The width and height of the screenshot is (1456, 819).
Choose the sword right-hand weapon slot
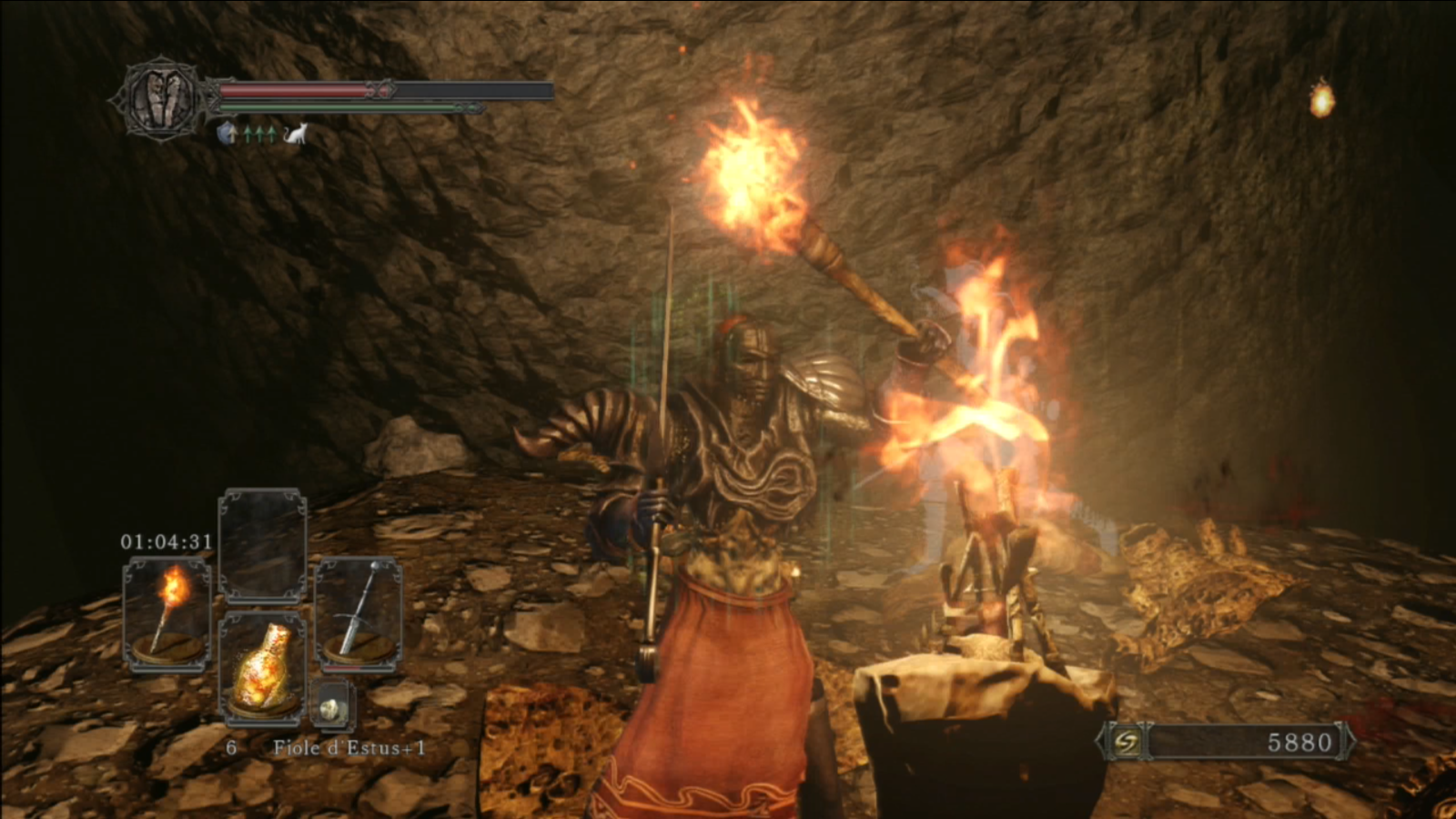(358, 614)
